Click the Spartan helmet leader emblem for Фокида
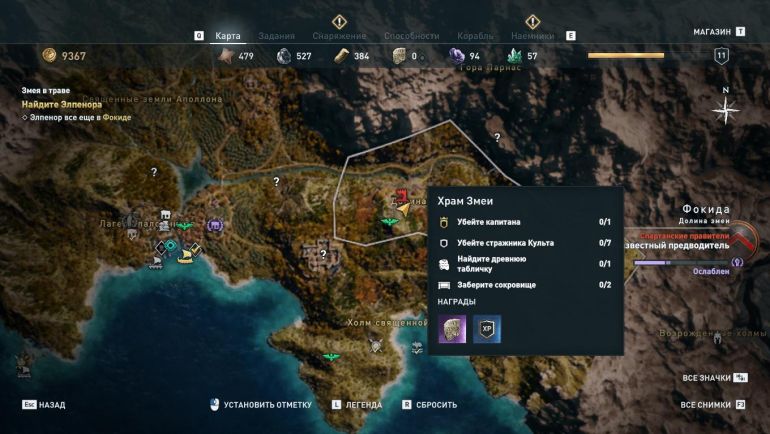 pos(743,240)
